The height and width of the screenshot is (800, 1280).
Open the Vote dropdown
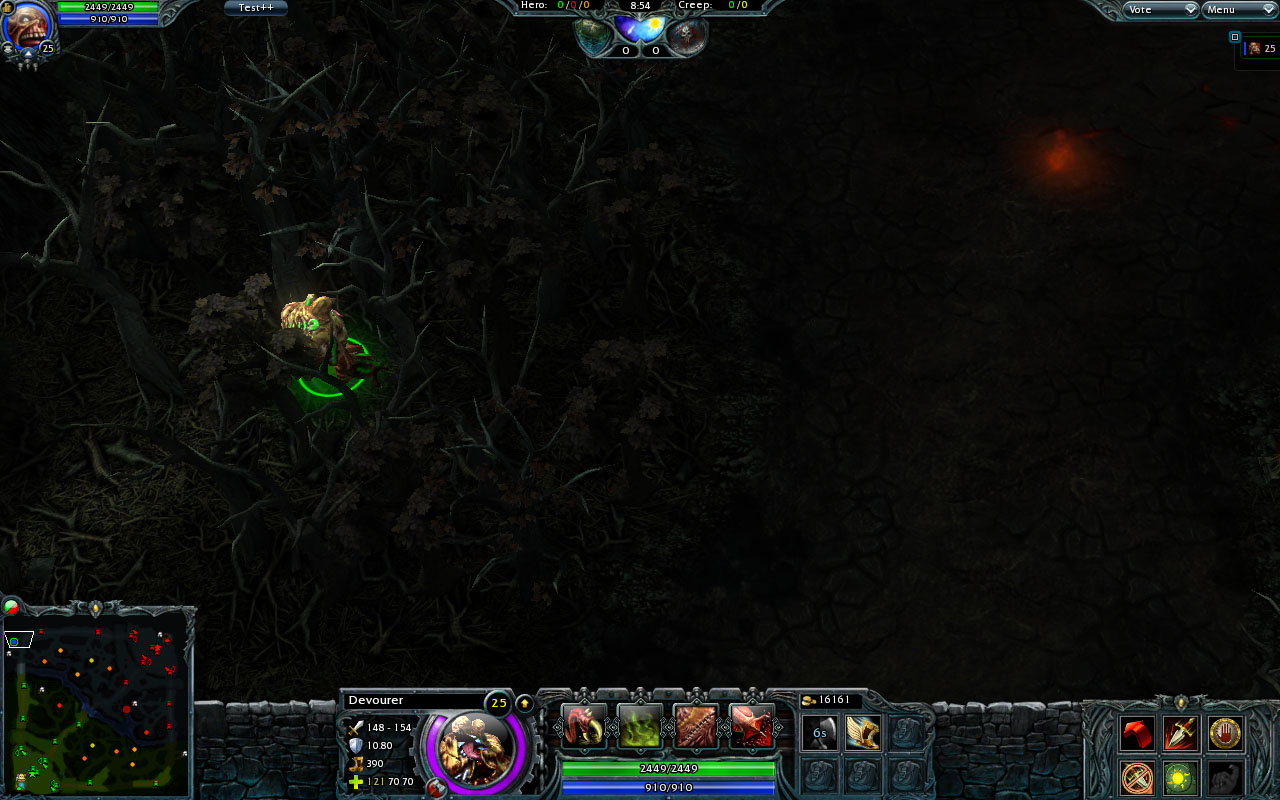[x=1160, y=9]
